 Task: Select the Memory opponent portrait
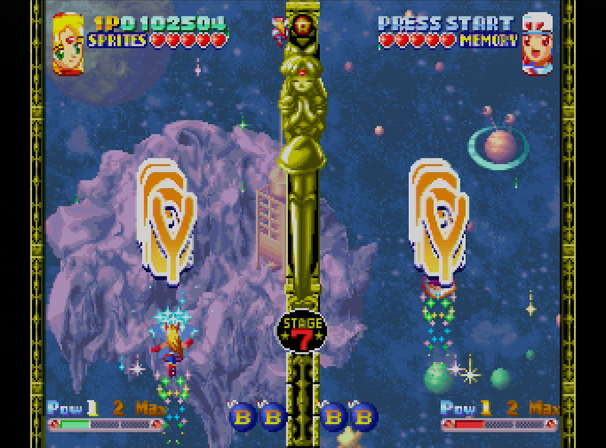click(x=538, y=44)
